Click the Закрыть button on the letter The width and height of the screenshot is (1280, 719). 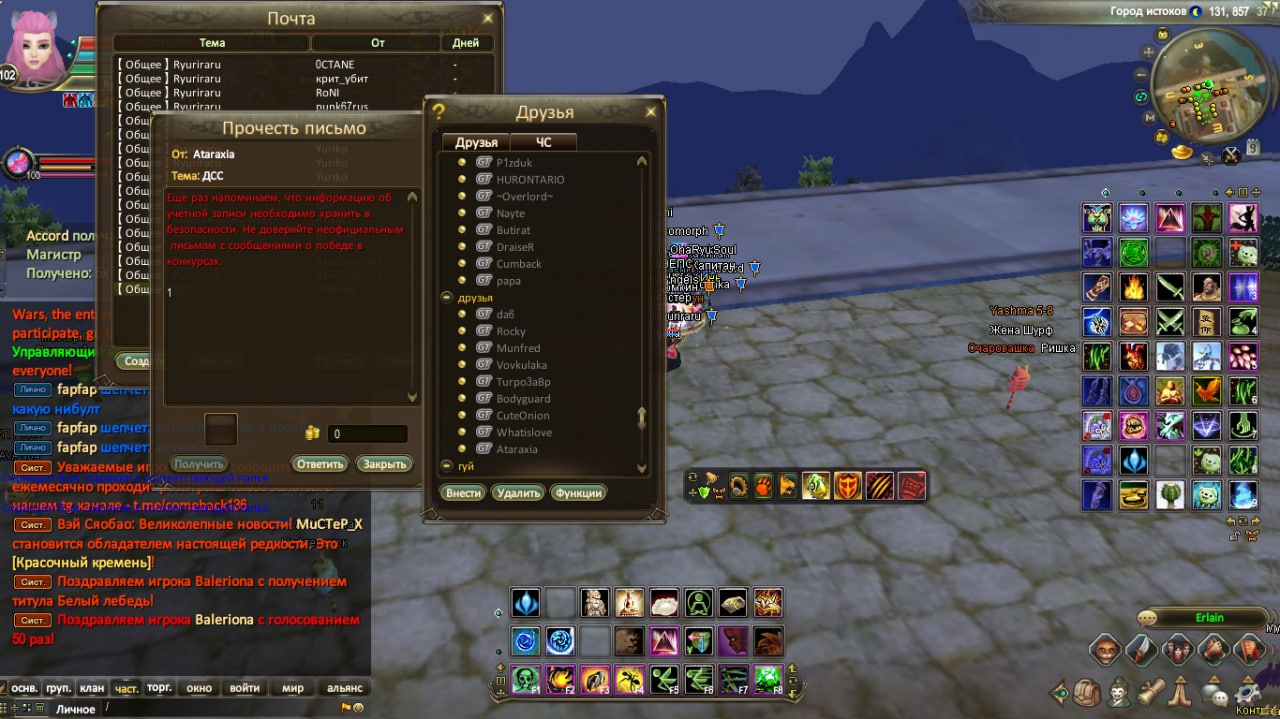[385, 464]
